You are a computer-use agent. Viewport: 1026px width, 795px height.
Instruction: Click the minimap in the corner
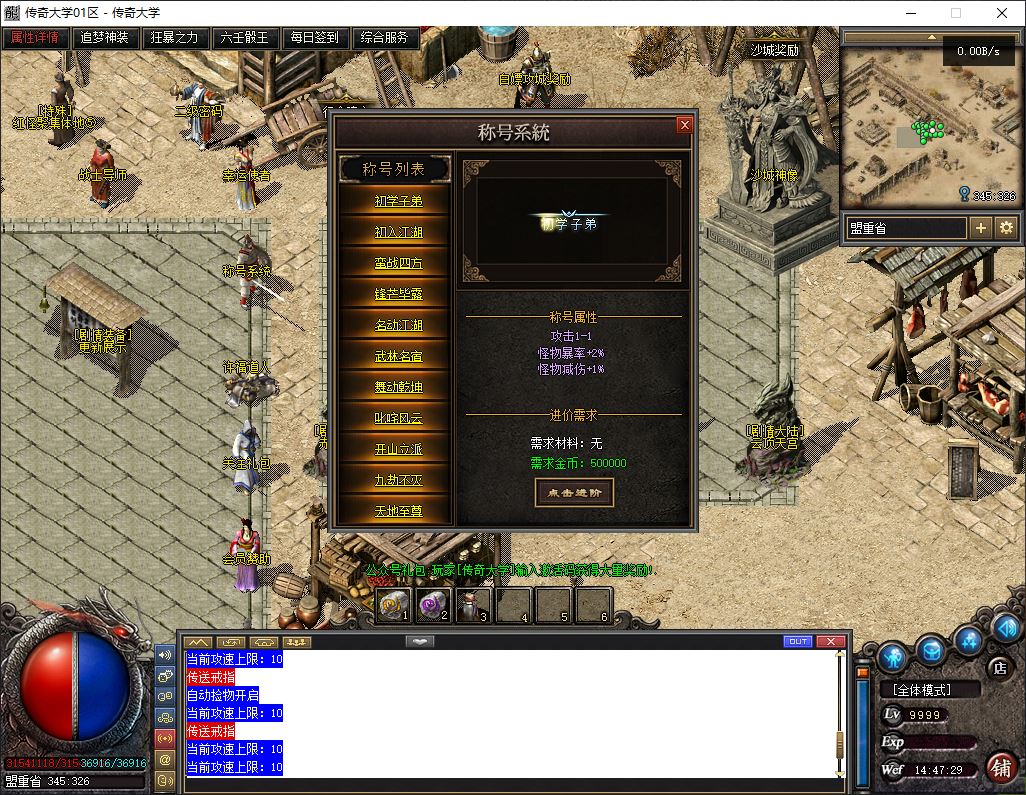927,125
